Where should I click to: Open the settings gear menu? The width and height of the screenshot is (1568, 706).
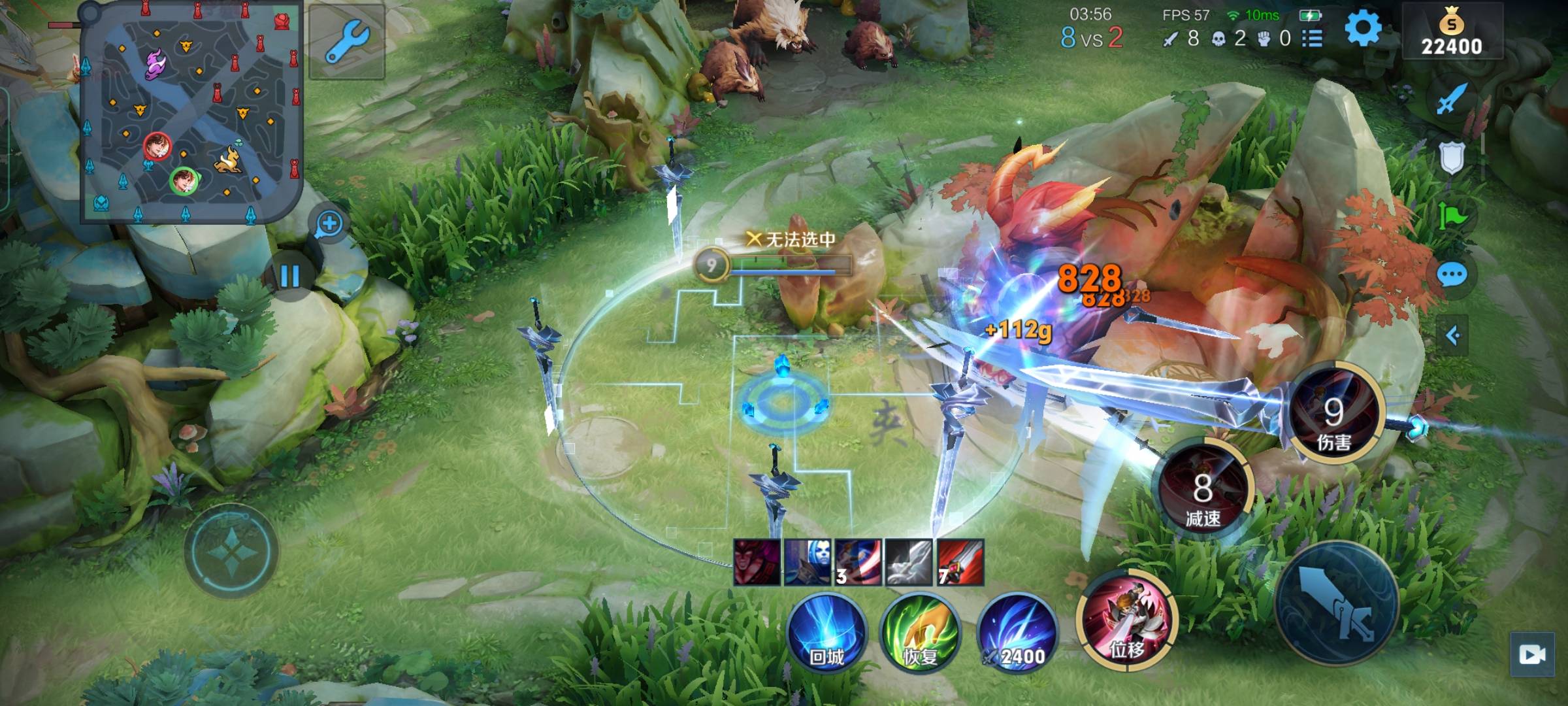(1363, 30)
